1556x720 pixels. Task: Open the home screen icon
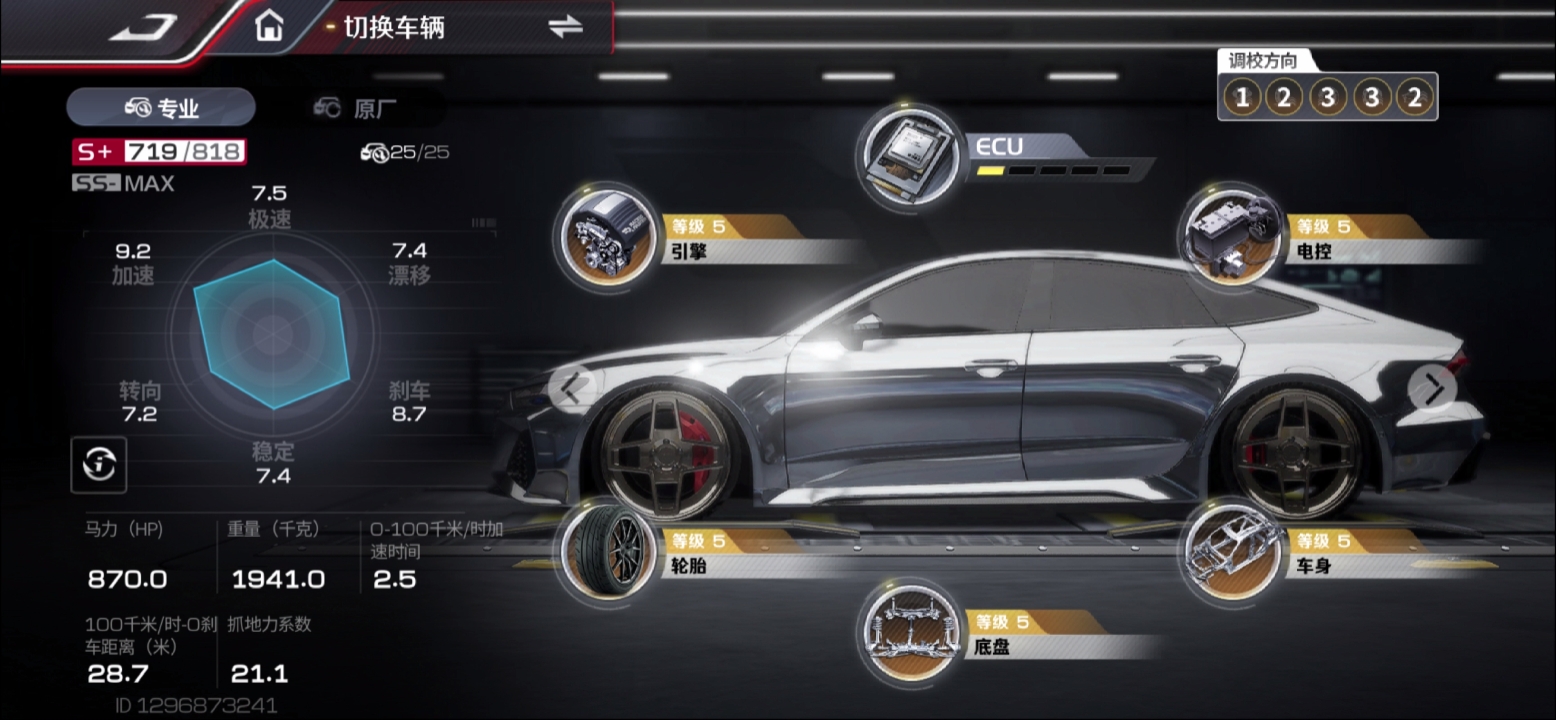[x=268, y=27]
